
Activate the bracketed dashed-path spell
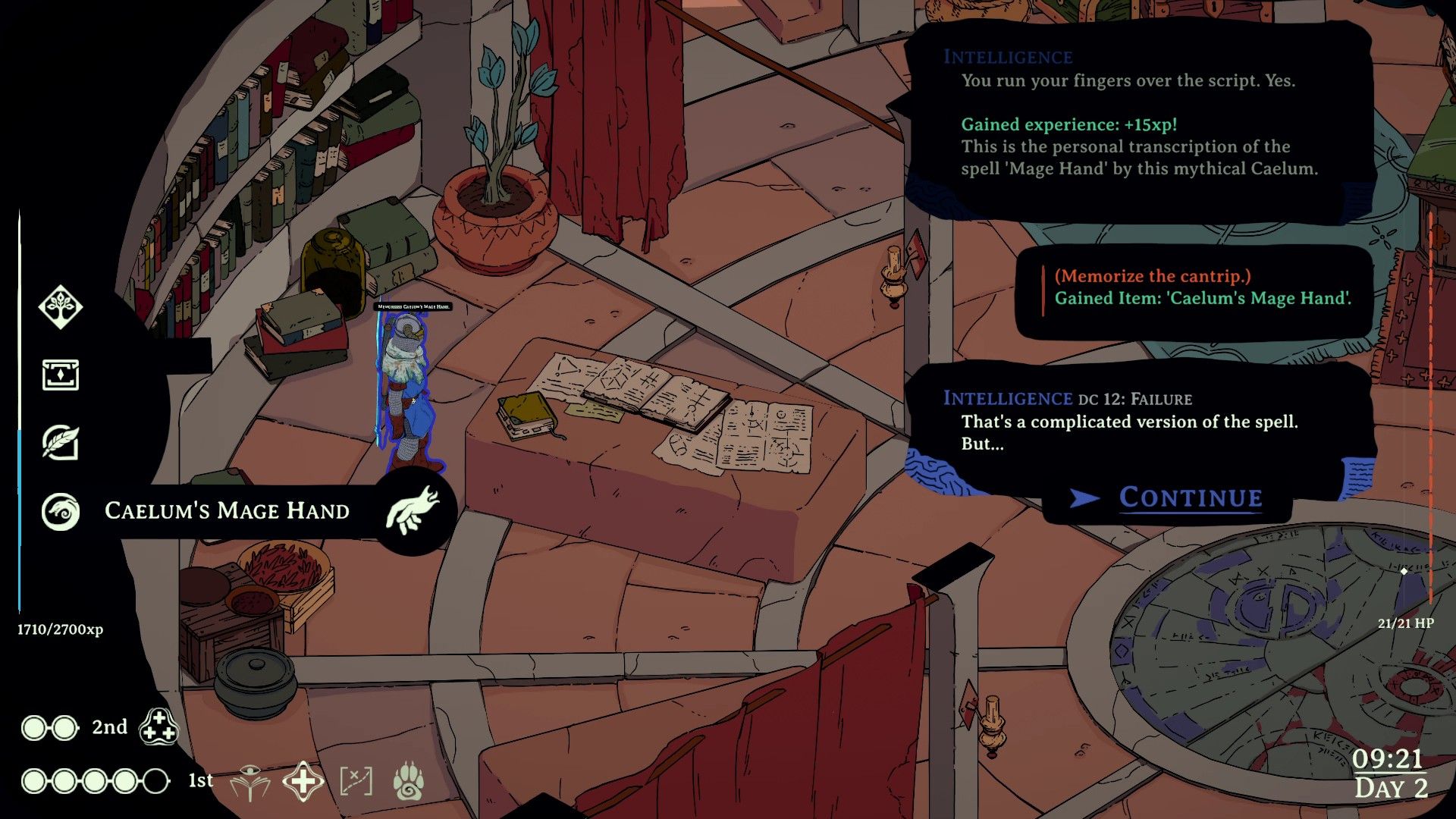pyautogui.click(x=356, y=782)
